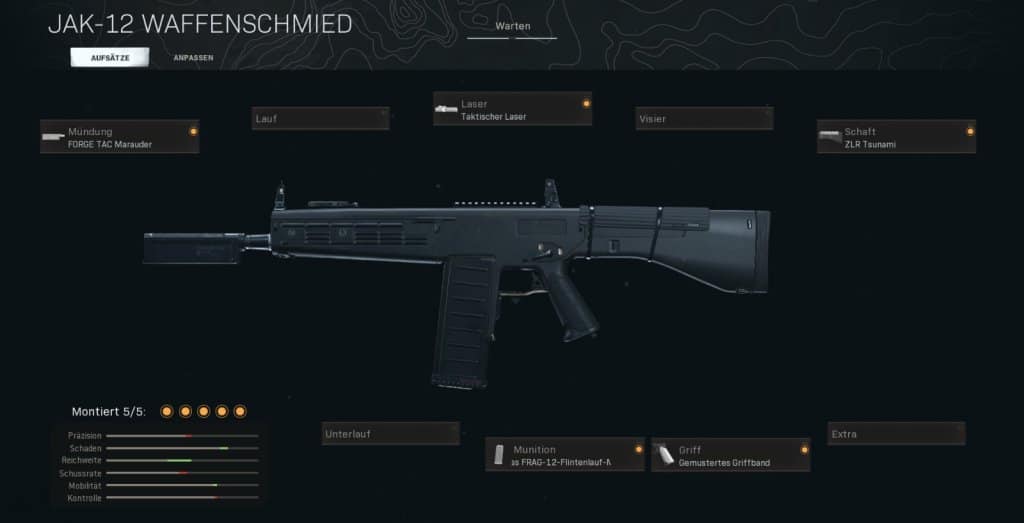The image size is (1024, 523).
Task: Open the empty Unterlauf attachment slot
Action: [x=390, y=433]
